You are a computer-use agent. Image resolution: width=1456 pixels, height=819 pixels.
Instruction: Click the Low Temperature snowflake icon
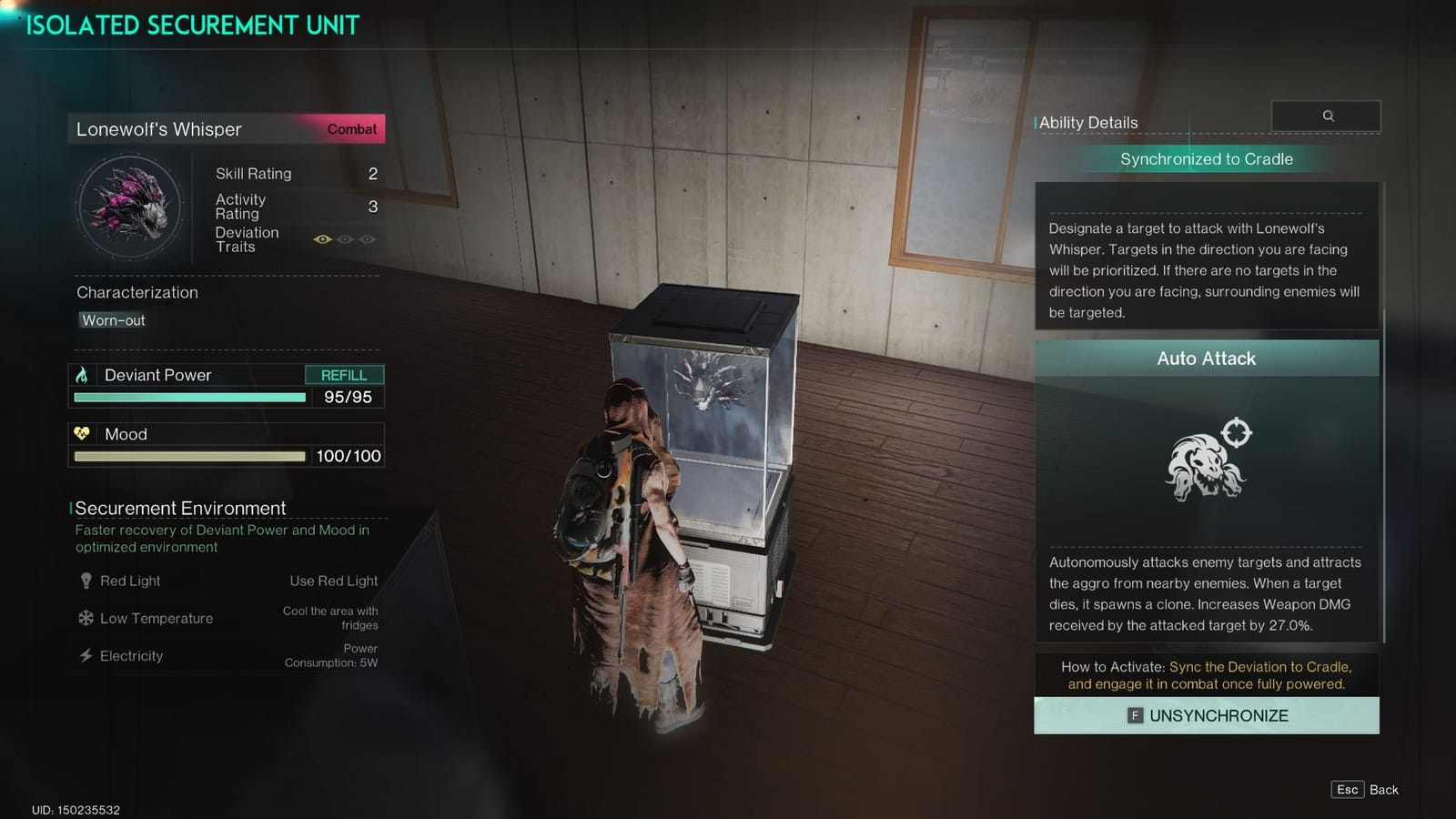[x=86, y=618]
